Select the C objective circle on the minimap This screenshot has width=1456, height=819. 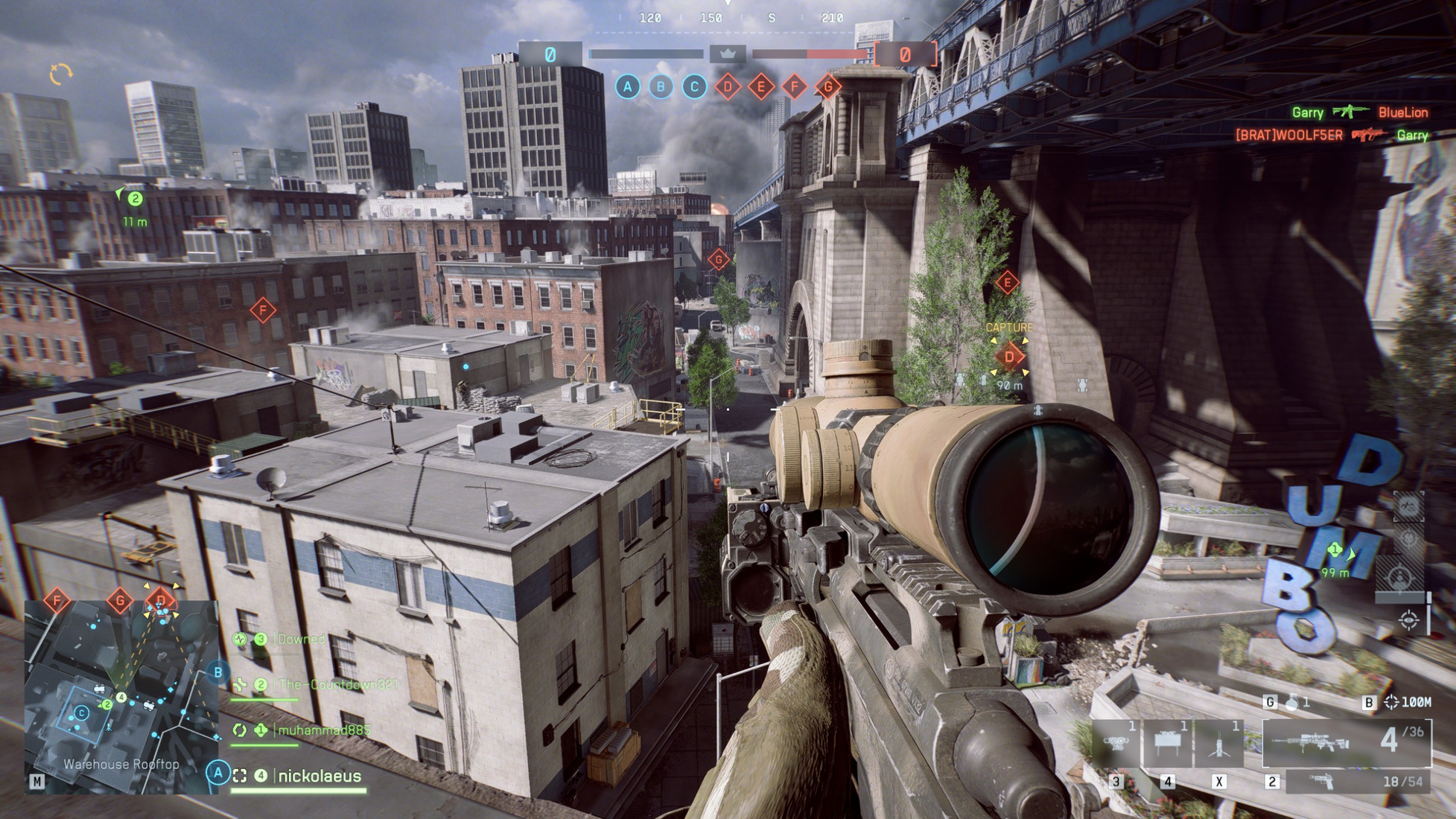pos(82,713)
